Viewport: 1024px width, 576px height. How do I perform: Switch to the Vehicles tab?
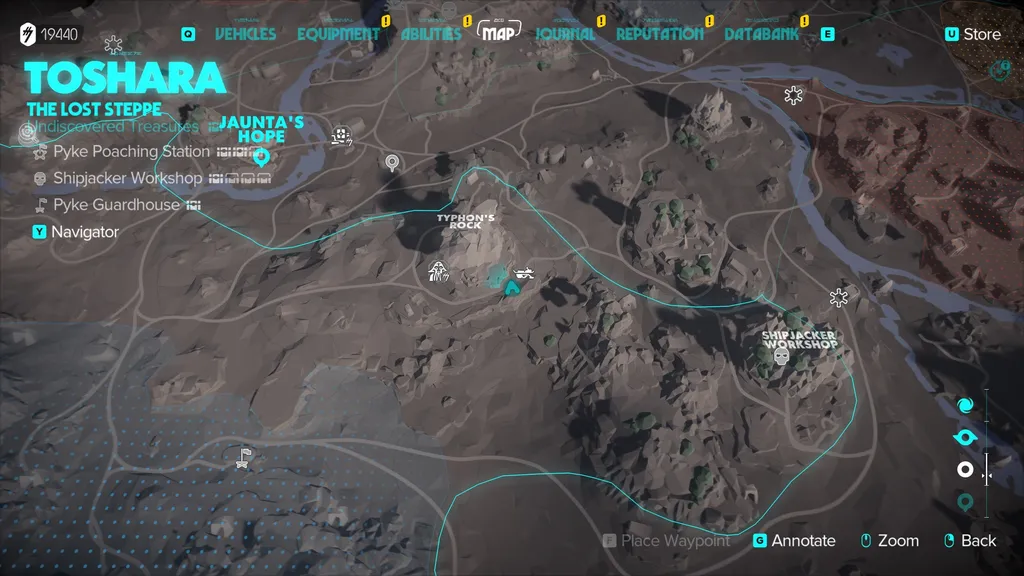(245, 34)
